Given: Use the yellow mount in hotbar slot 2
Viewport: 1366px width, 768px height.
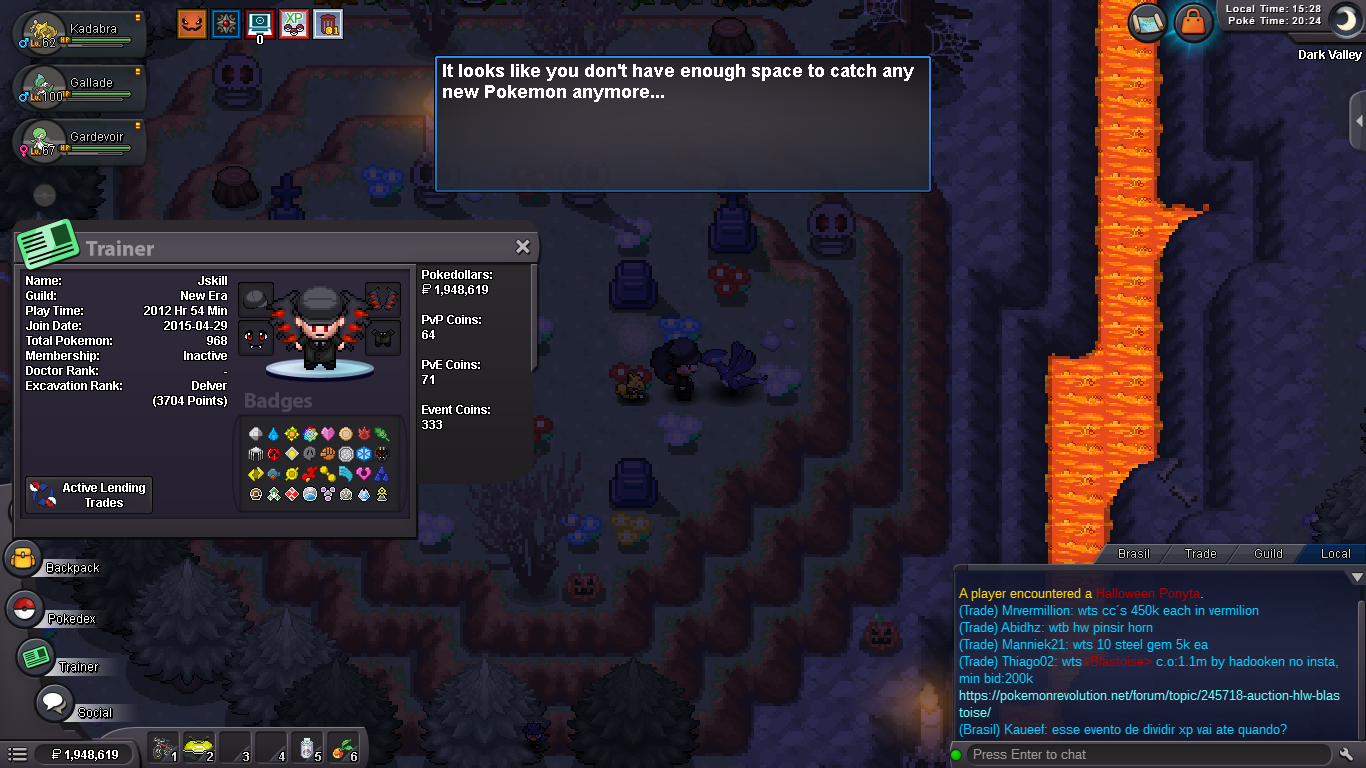Looking at the screenshot, I should point(199,748).
